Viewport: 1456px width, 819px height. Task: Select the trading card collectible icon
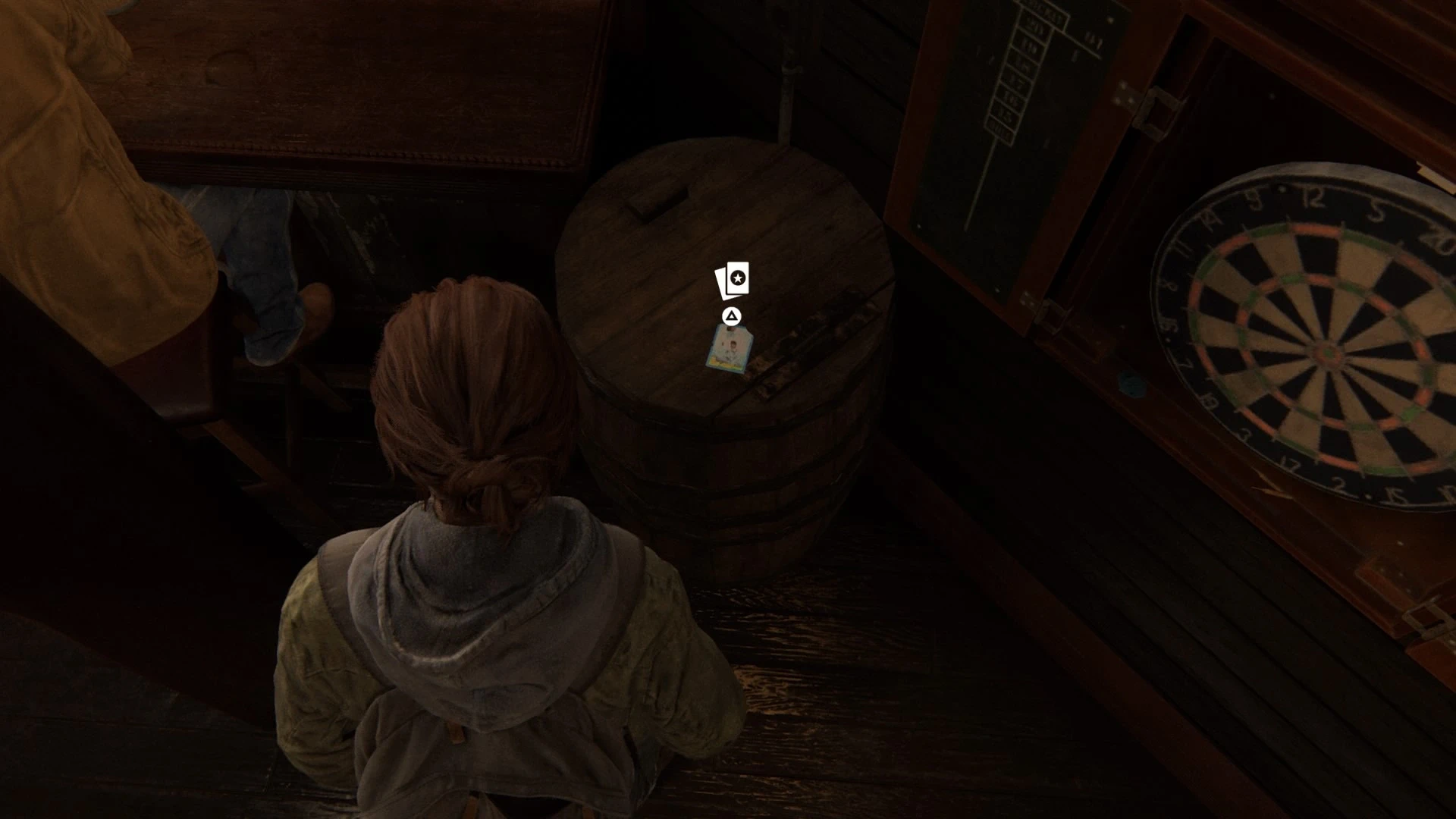733,281
